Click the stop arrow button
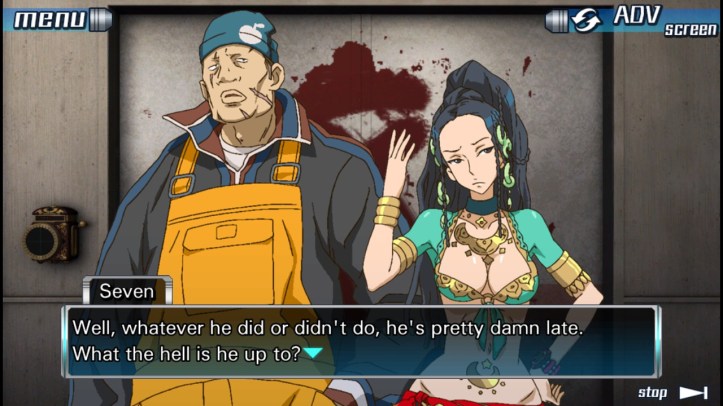 [692, 392]
